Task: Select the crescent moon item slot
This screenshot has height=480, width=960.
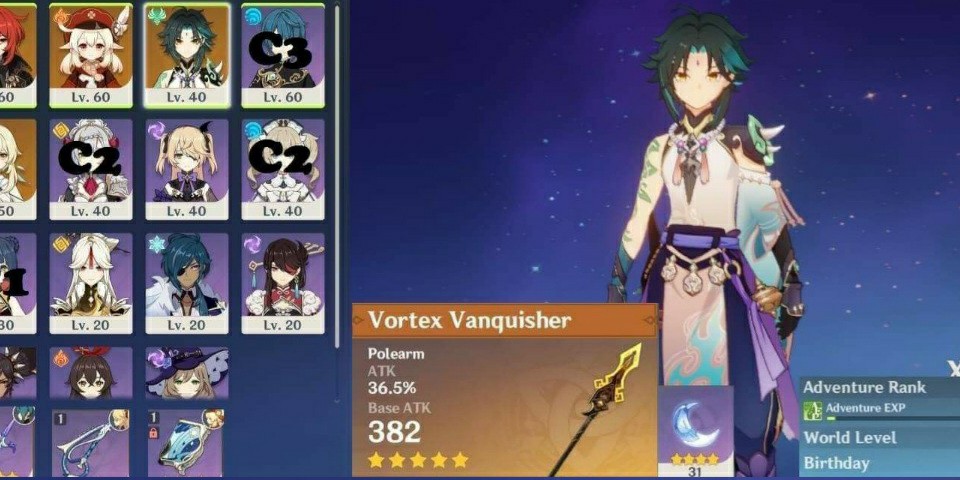Action: pos(695,424)
